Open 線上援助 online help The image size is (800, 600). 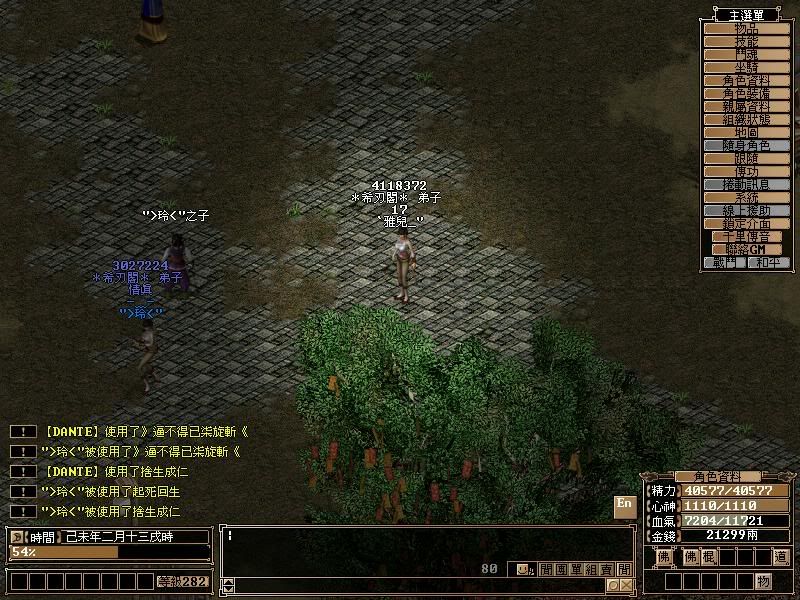(746, 210)
